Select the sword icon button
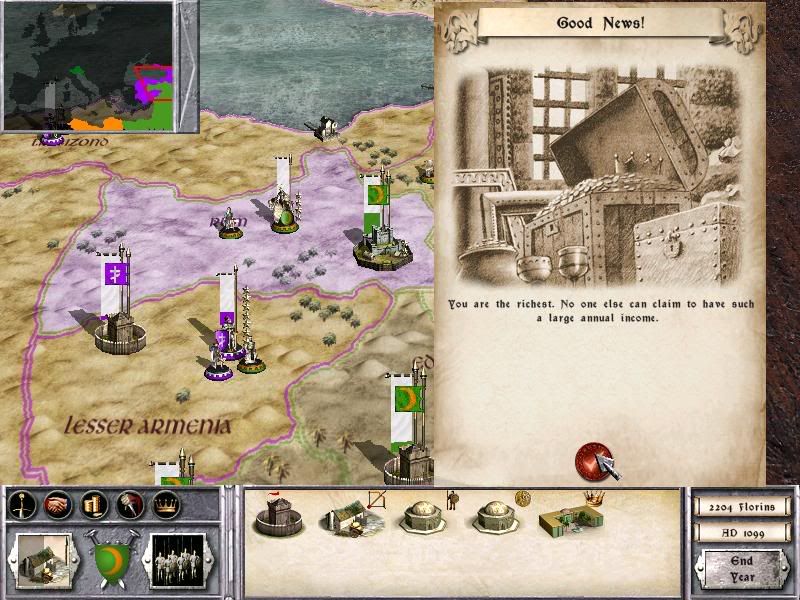Image resolution: width=800 pixels, height=600 pixels. (x=23, y=506)
